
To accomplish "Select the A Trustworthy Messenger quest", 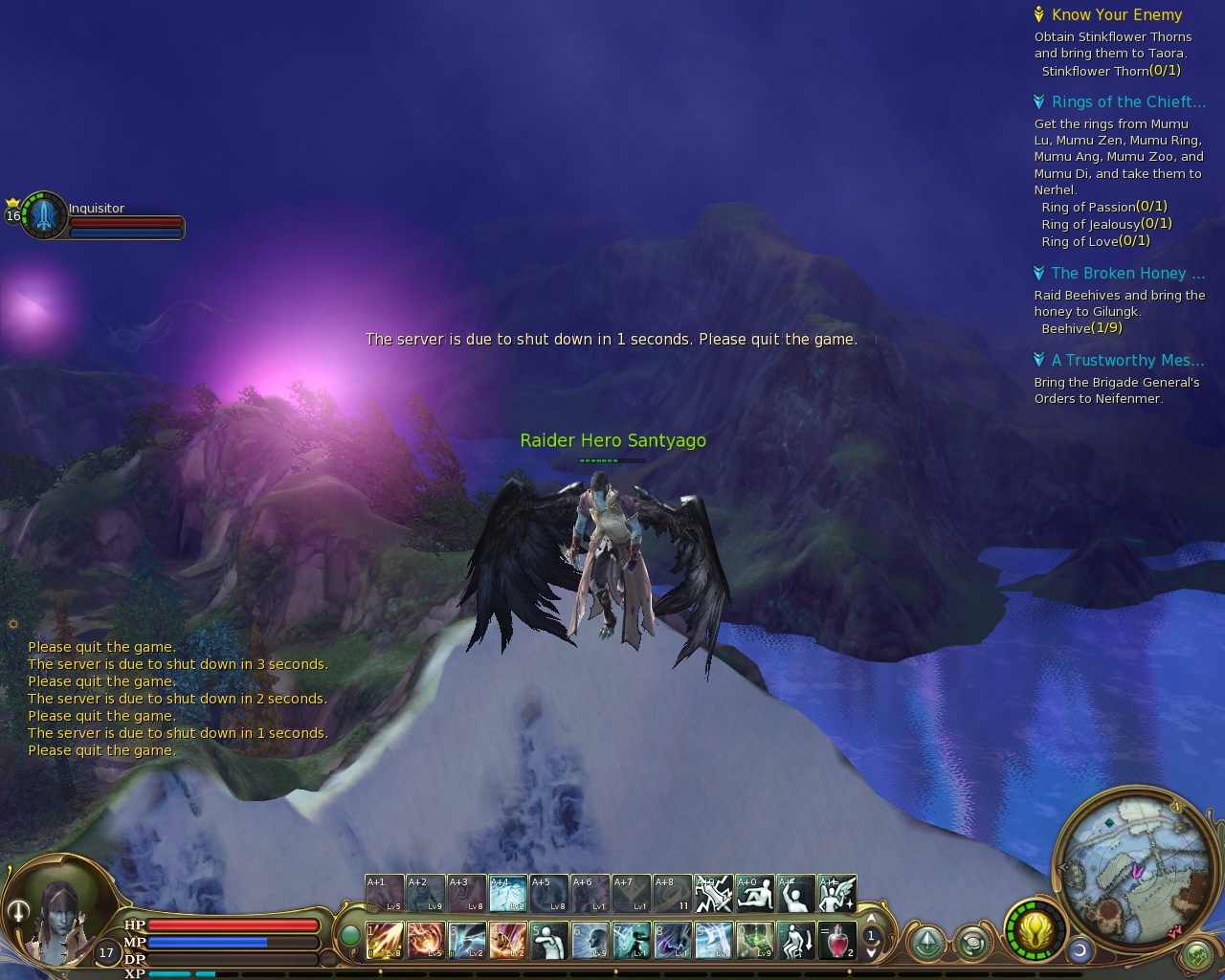I will pyautogui.click(x=1126, y=361).
